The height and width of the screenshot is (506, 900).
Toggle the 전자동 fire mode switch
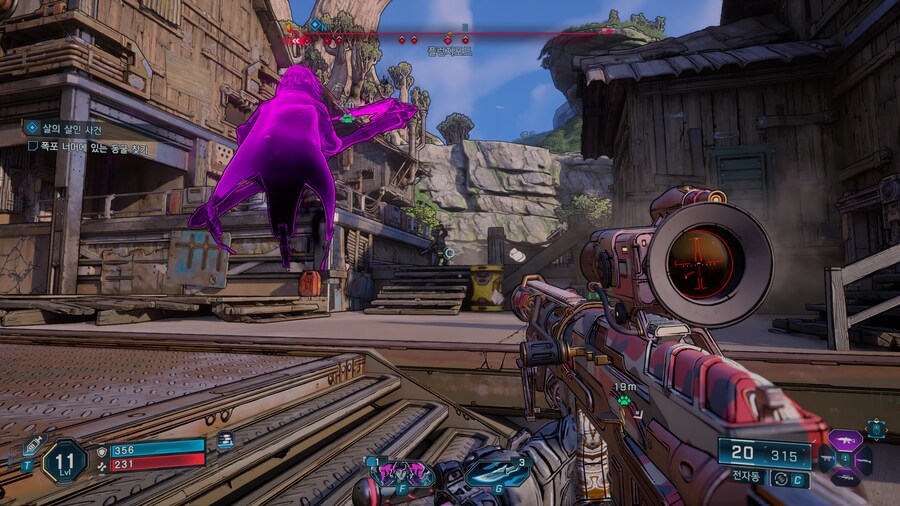781,479
